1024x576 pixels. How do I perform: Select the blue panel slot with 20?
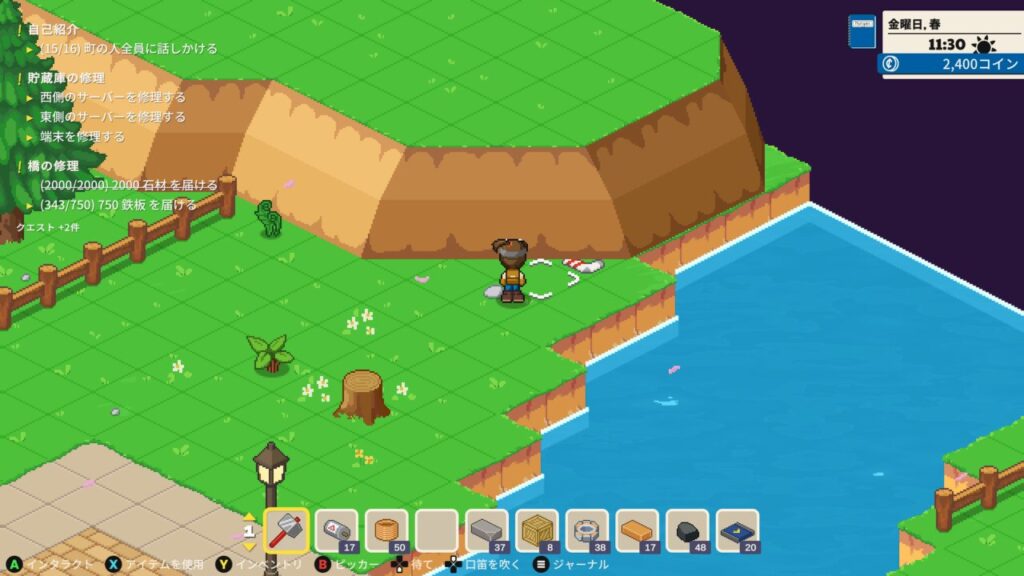coord(737,530)
